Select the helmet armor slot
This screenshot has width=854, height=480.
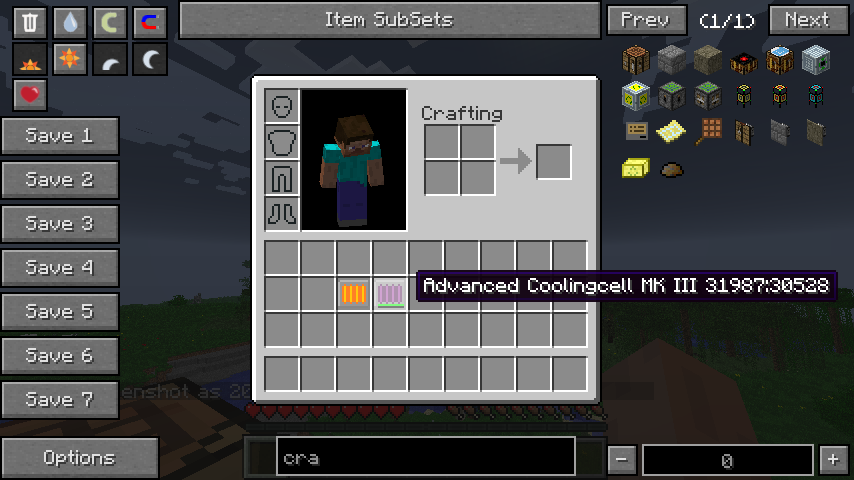282,107
